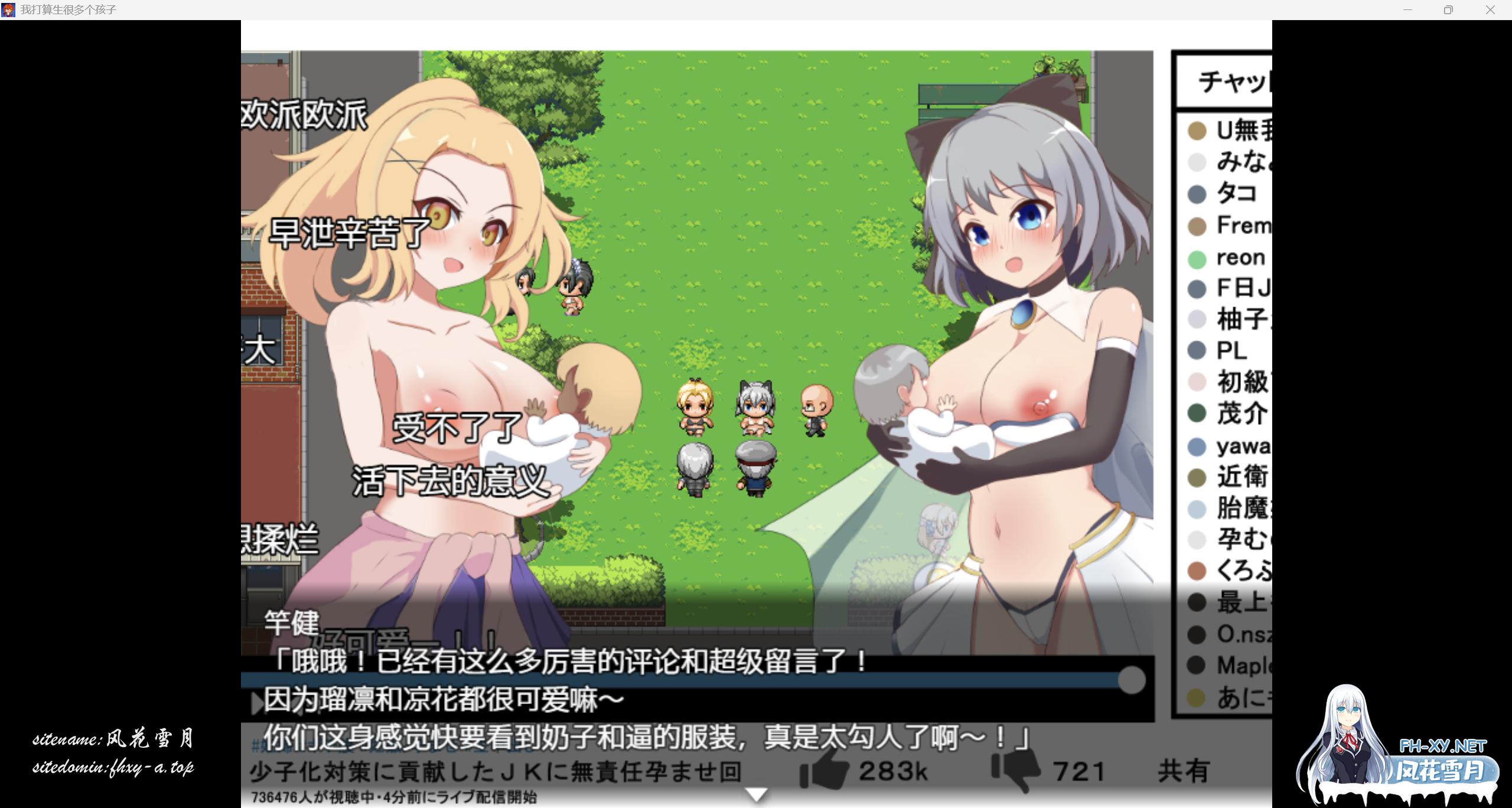
Task: Select reon's green avatar icon in chat
Action: click(1196, 257)
